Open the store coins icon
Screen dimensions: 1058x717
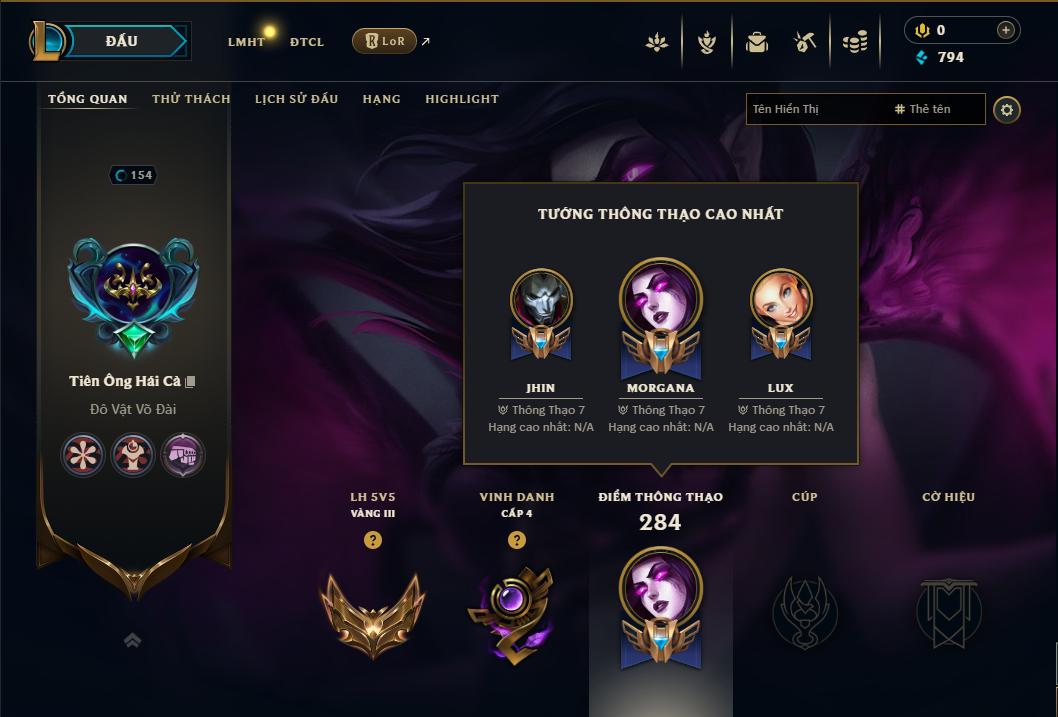pos(854,42)
